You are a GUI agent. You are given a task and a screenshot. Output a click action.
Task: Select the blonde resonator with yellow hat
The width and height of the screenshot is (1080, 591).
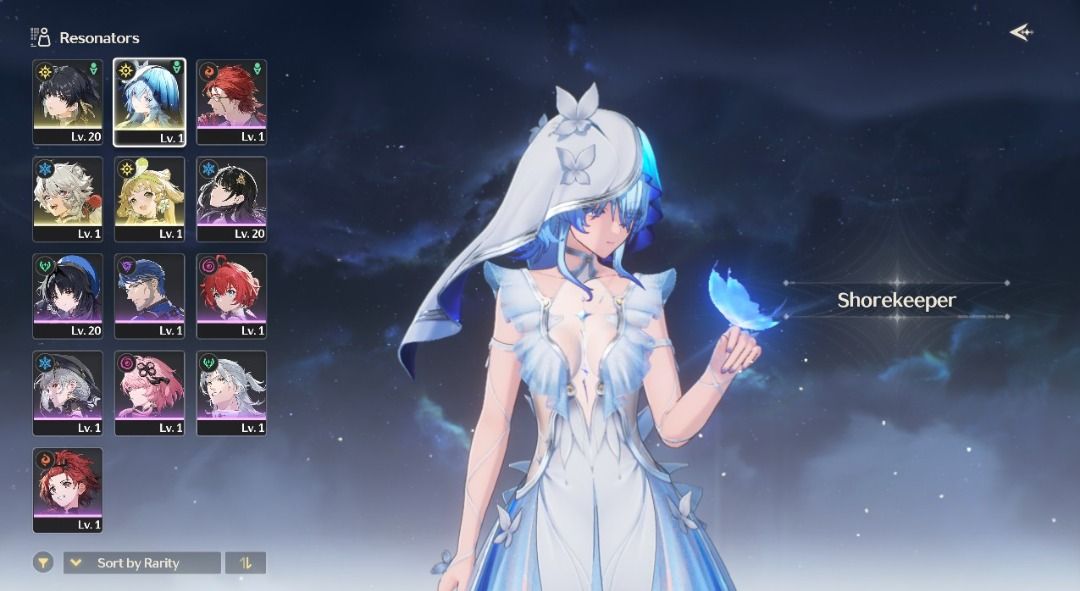click(x=149, y=197)
